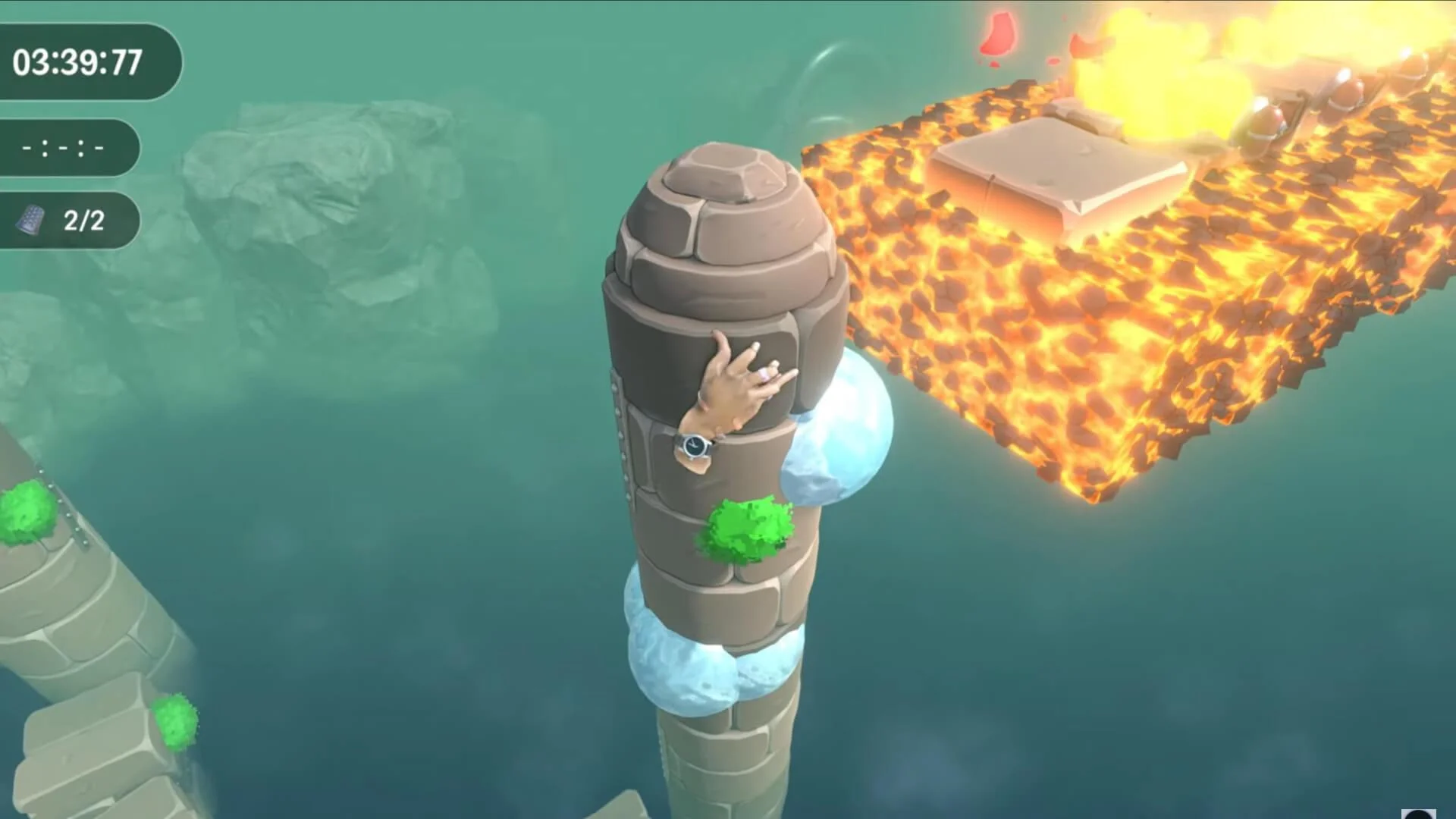Select the wristwatch on the hand
Viewport: 1456px width, 819px height.
(x=692, y=447)
